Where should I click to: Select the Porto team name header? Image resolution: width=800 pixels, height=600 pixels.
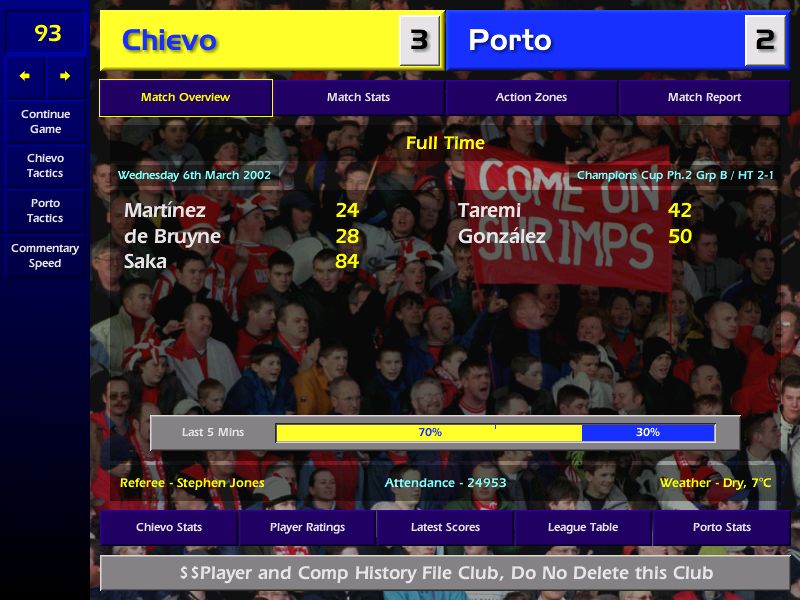tap(510, 41)
